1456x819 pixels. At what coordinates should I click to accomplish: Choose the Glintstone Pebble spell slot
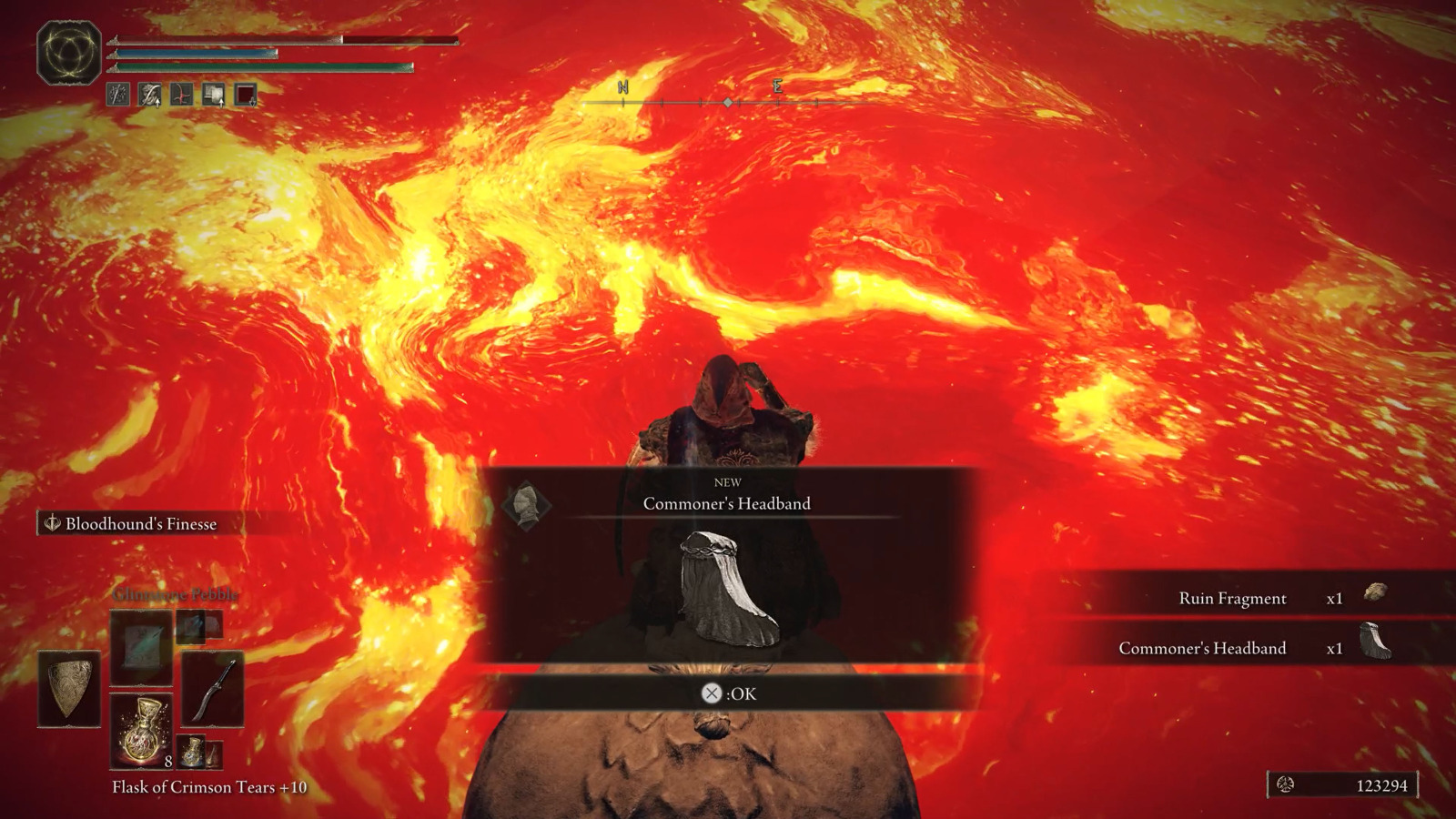(141, 647)
